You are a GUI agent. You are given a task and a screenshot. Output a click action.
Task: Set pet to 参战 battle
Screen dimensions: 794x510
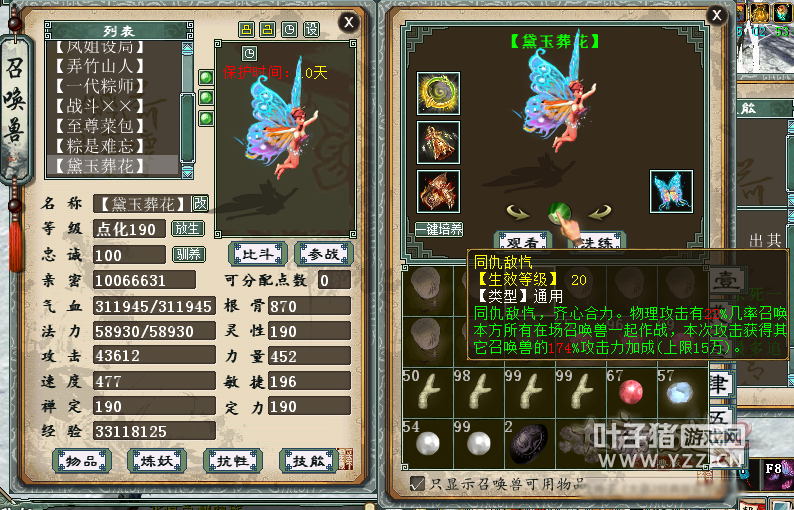click(x=323, y=253)
